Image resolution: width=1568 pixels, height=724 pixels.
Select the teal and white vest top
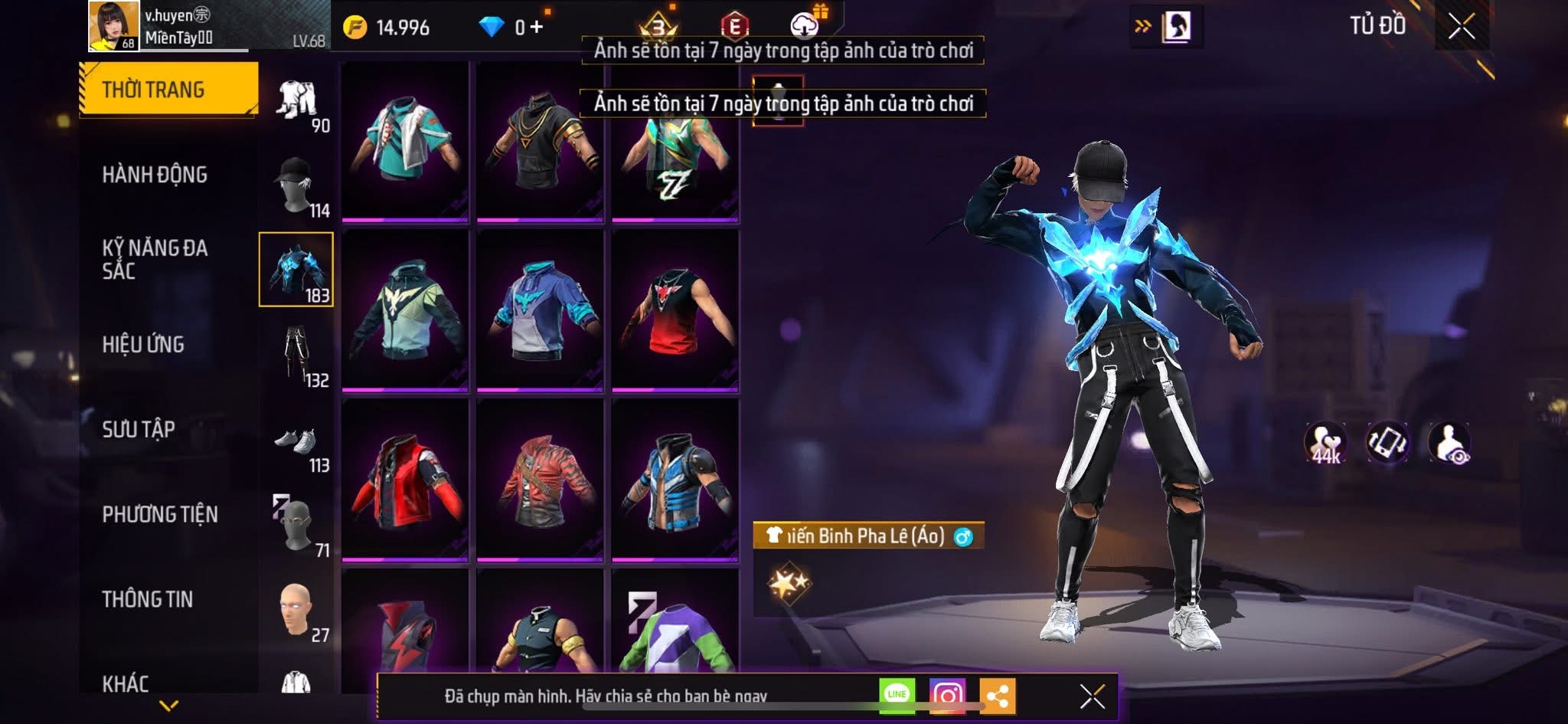click(405, 140)
